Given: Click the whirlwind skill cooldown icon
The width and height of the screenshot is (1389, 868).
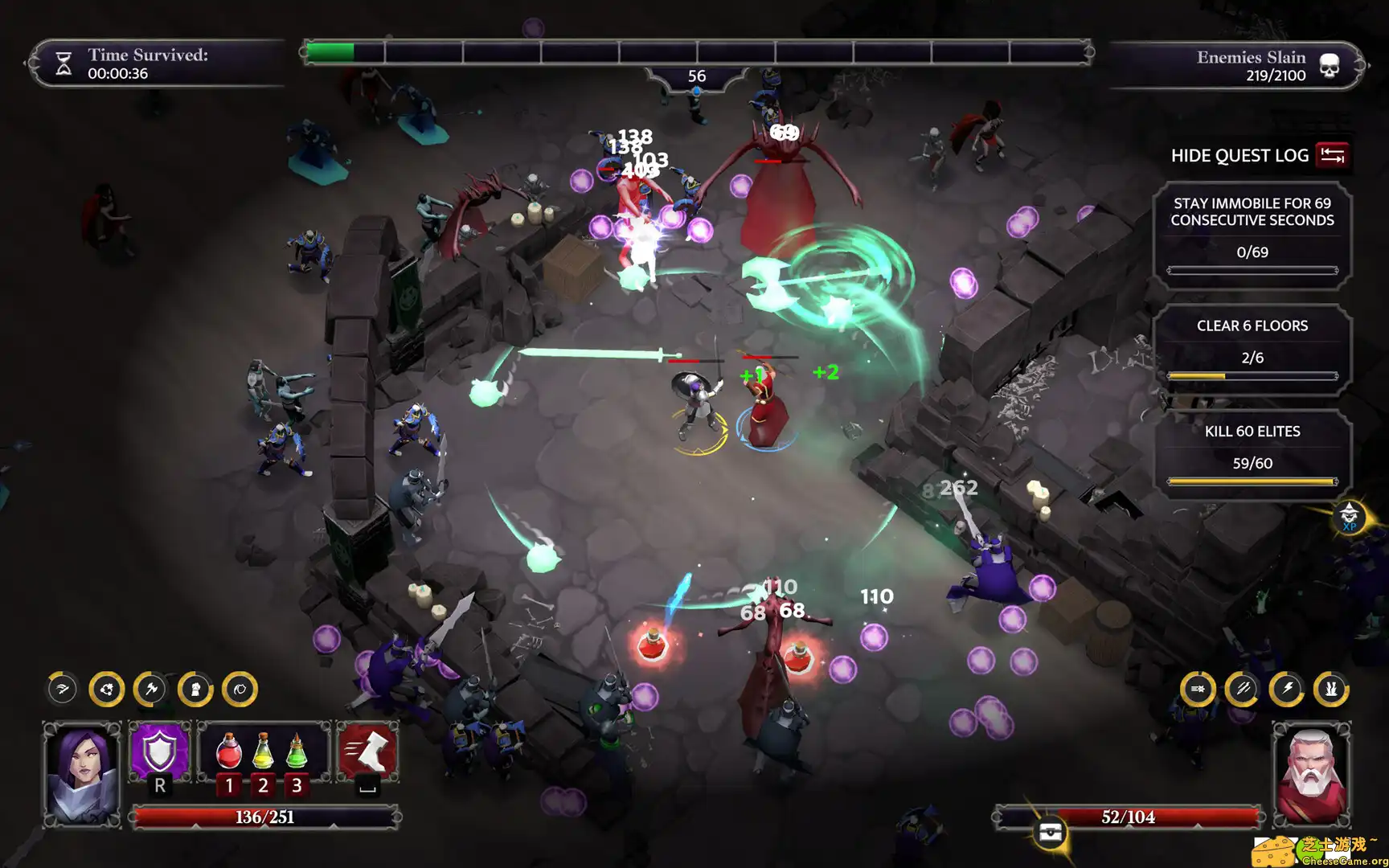Looking at the screenshot, I should pos(106,690).
